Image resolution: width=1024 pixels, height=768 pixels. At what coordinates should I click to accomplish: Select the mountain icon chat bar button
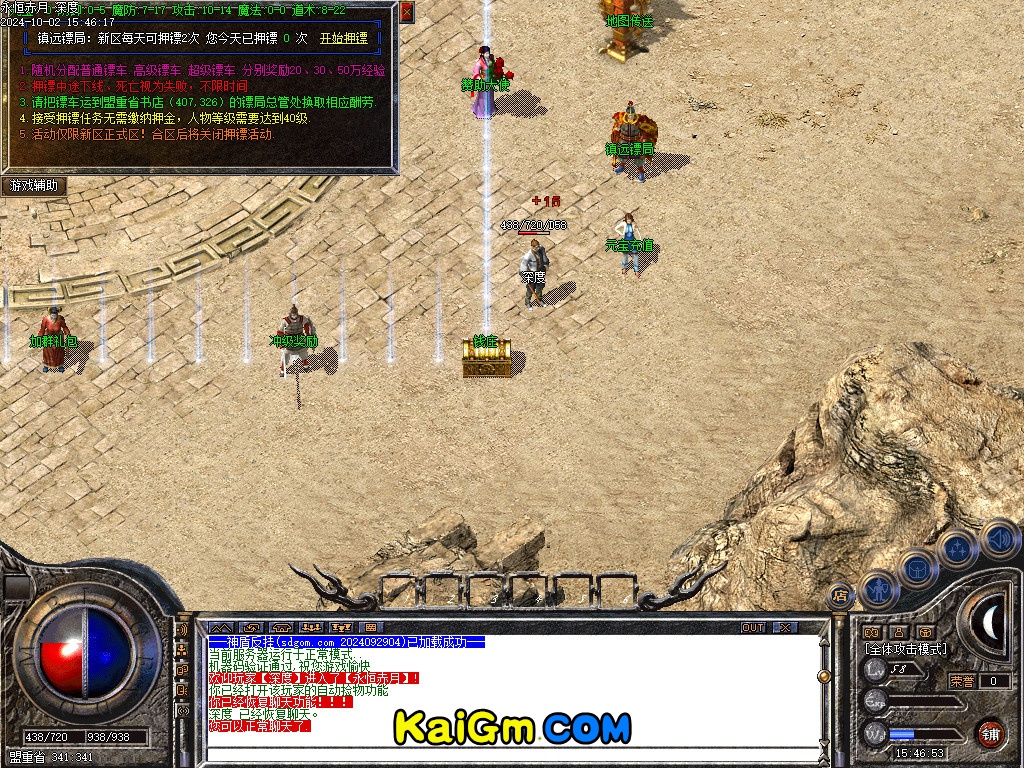click(219, 628)
